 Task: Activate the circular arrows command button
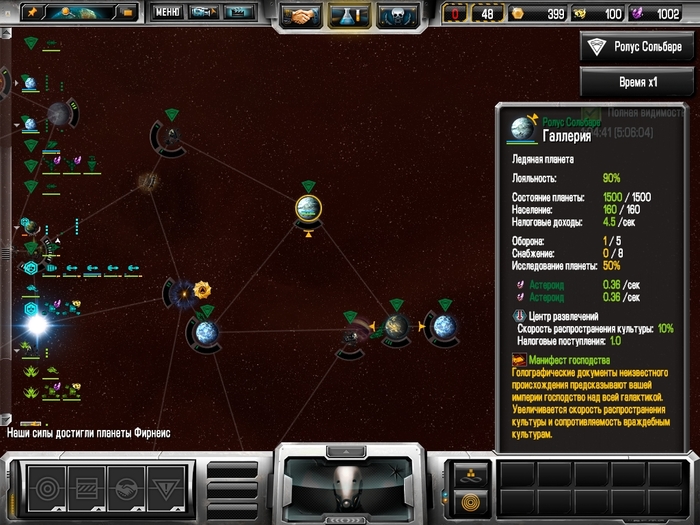pyautogui.click(x=124, y=489)
